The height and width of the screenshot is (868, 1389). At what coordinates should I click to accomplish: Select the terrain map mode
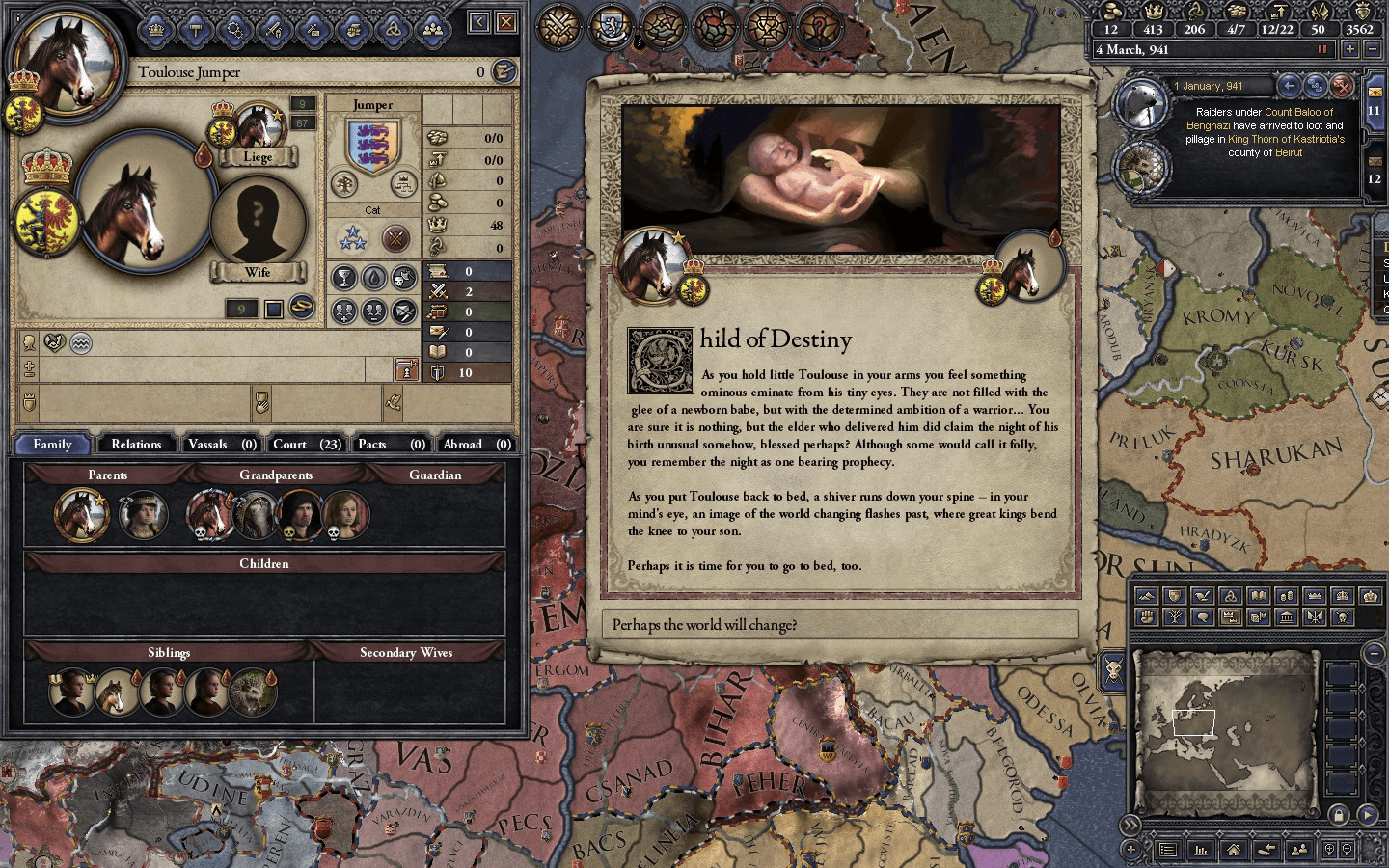[1146, 596]
